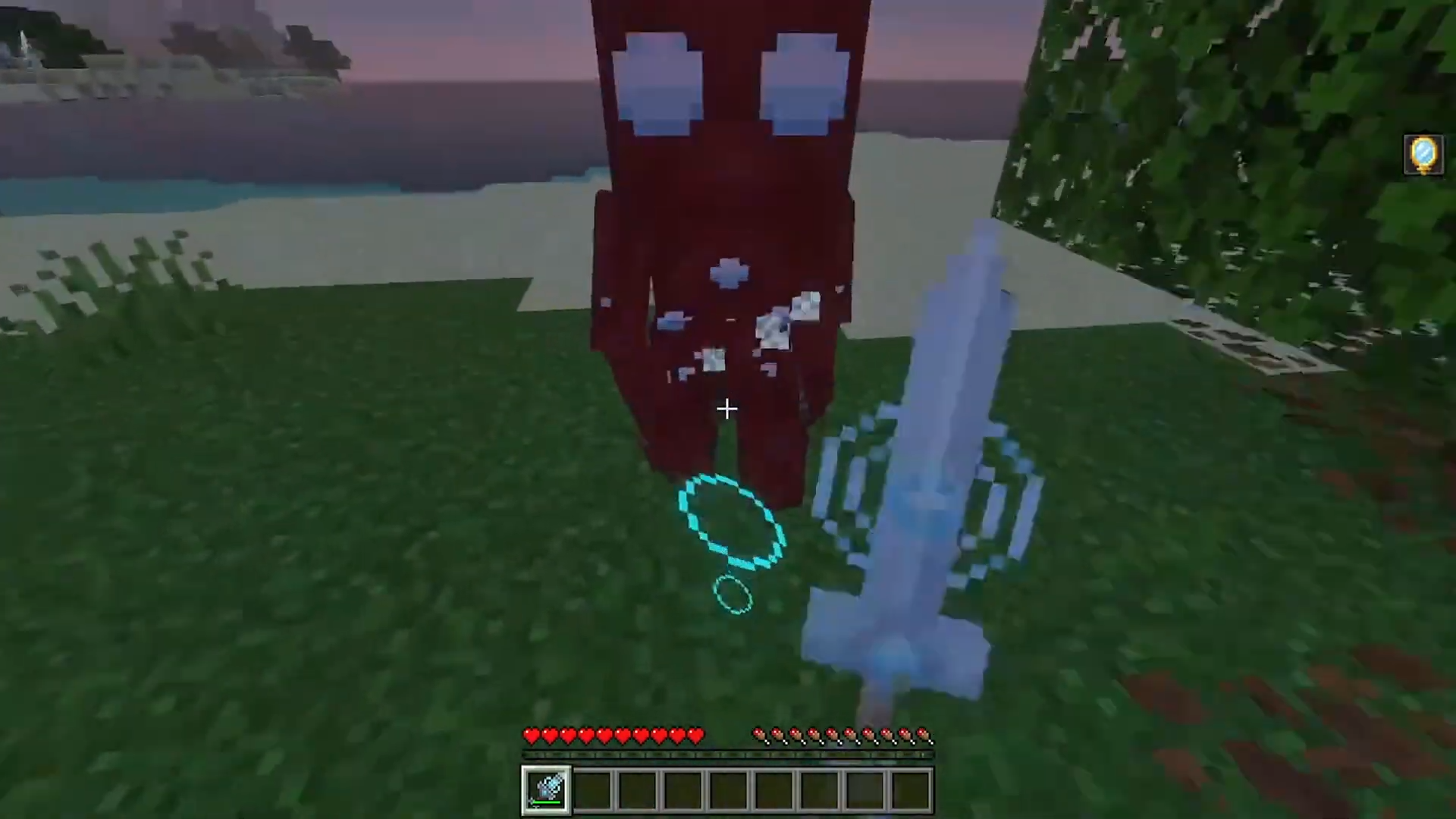Click the golden mirror status effect icon
This screenshot has width=1456, height=819.
tap(1424, 154)
